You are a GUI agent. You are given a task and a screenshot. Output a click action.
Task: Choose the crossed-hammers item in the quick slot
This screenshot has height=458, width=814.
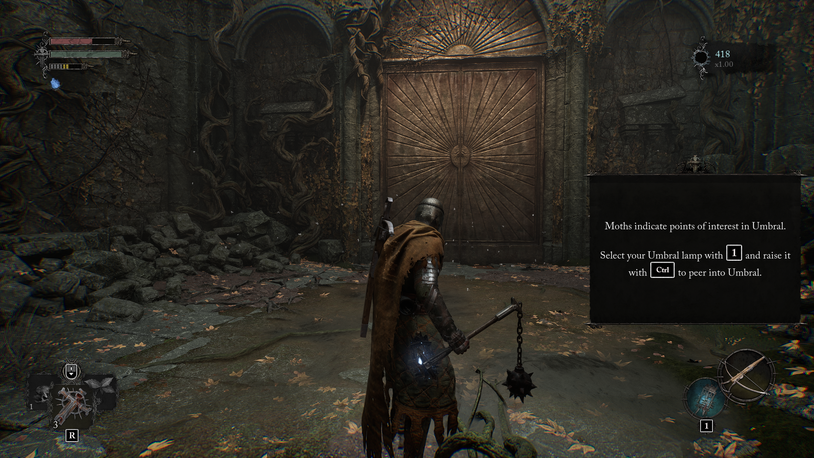tap(72, 403)
